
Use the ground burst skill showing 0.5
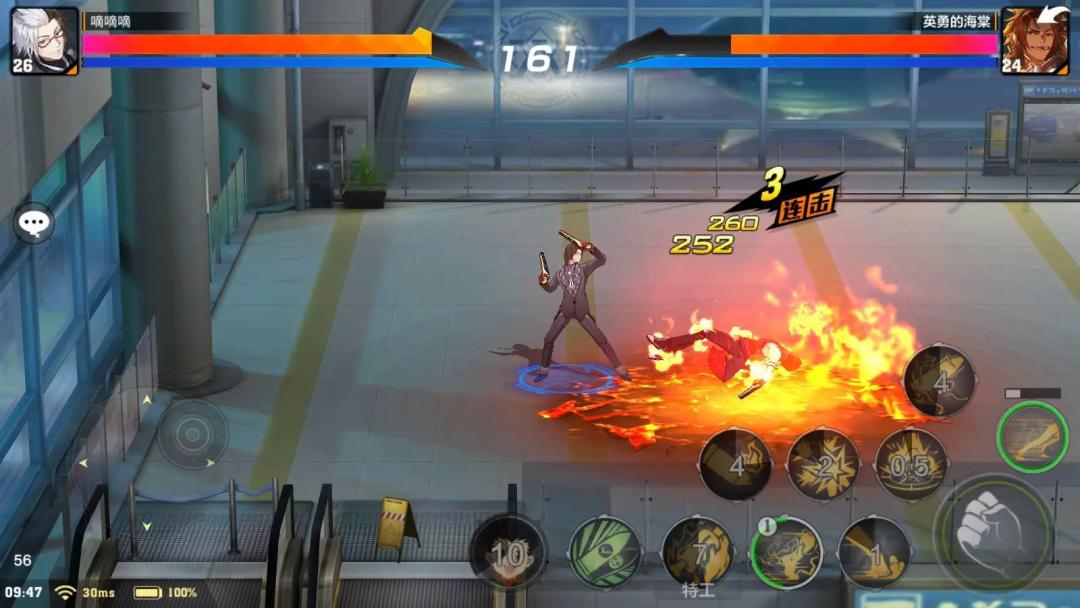click(911, 464)
